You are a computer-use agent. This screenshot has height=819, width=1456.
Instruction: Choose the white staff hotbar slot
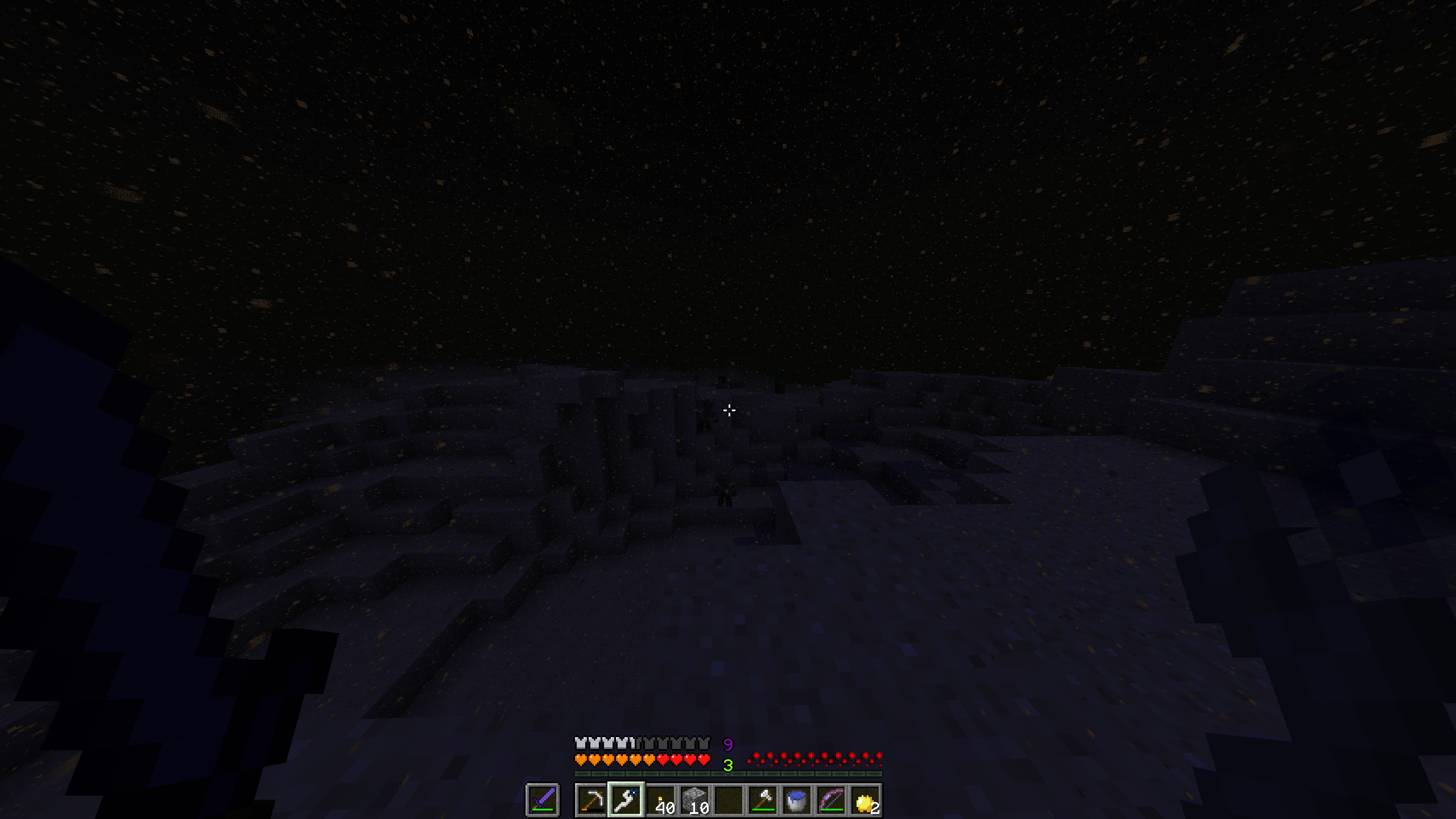[x=626, y=800]
